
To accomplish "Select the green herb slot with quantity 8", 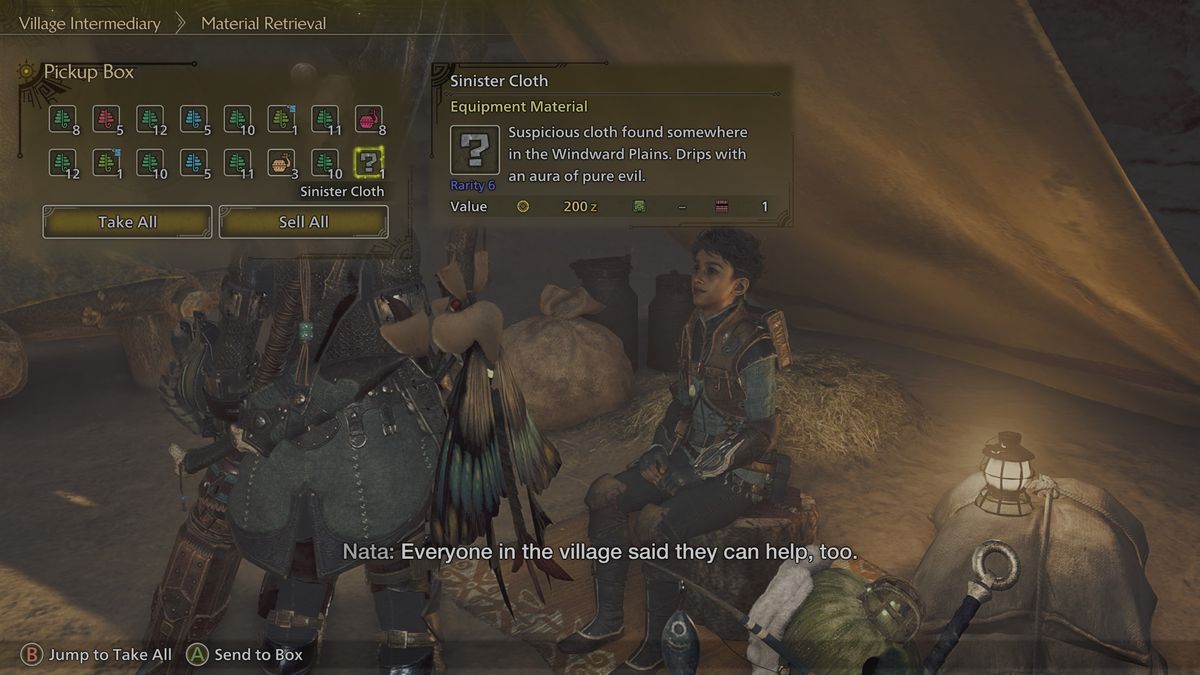I will point(62,119).
